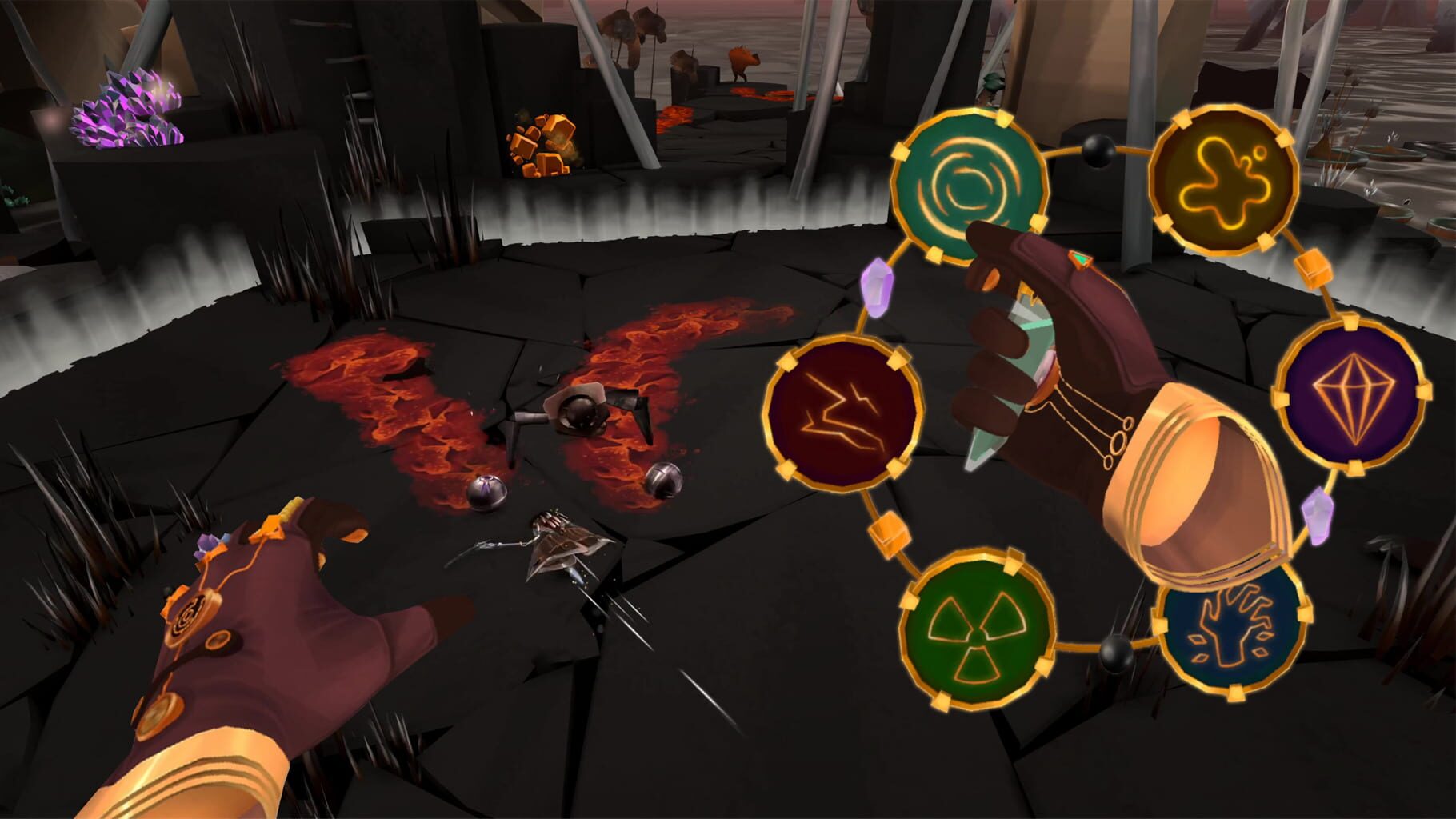This screenshot has height=819, width=1456.
Task: Click the orange cube beside the gem medallion
Action: pos(1278,398)
